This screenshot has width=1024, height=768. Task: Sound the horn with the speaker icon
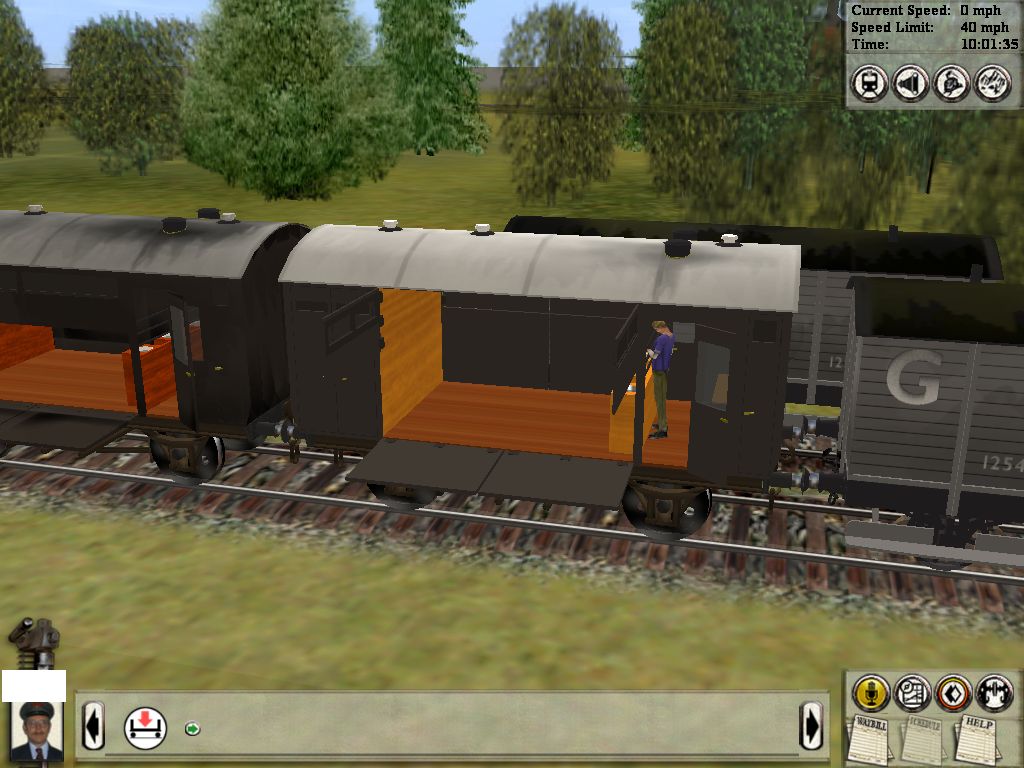tap(910, 83)
